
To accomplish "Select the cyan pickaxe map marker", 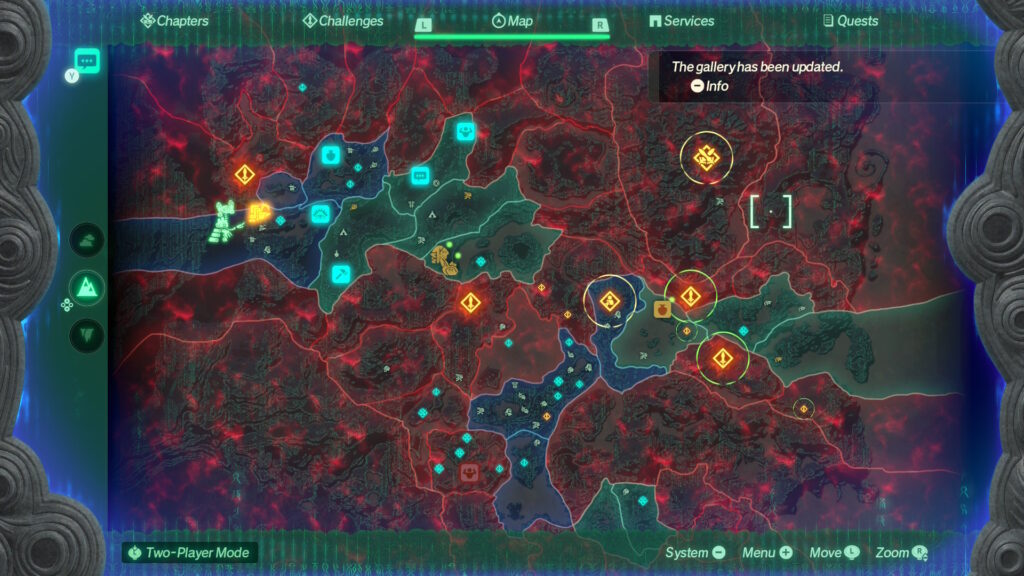I will [340, 274].
